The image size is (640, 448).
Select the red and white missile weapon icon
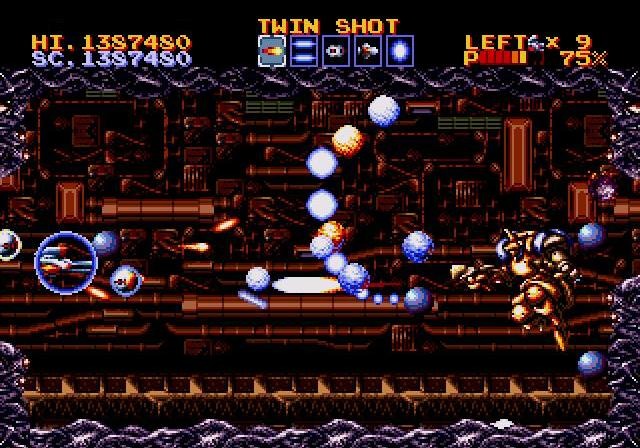(368, 51)
